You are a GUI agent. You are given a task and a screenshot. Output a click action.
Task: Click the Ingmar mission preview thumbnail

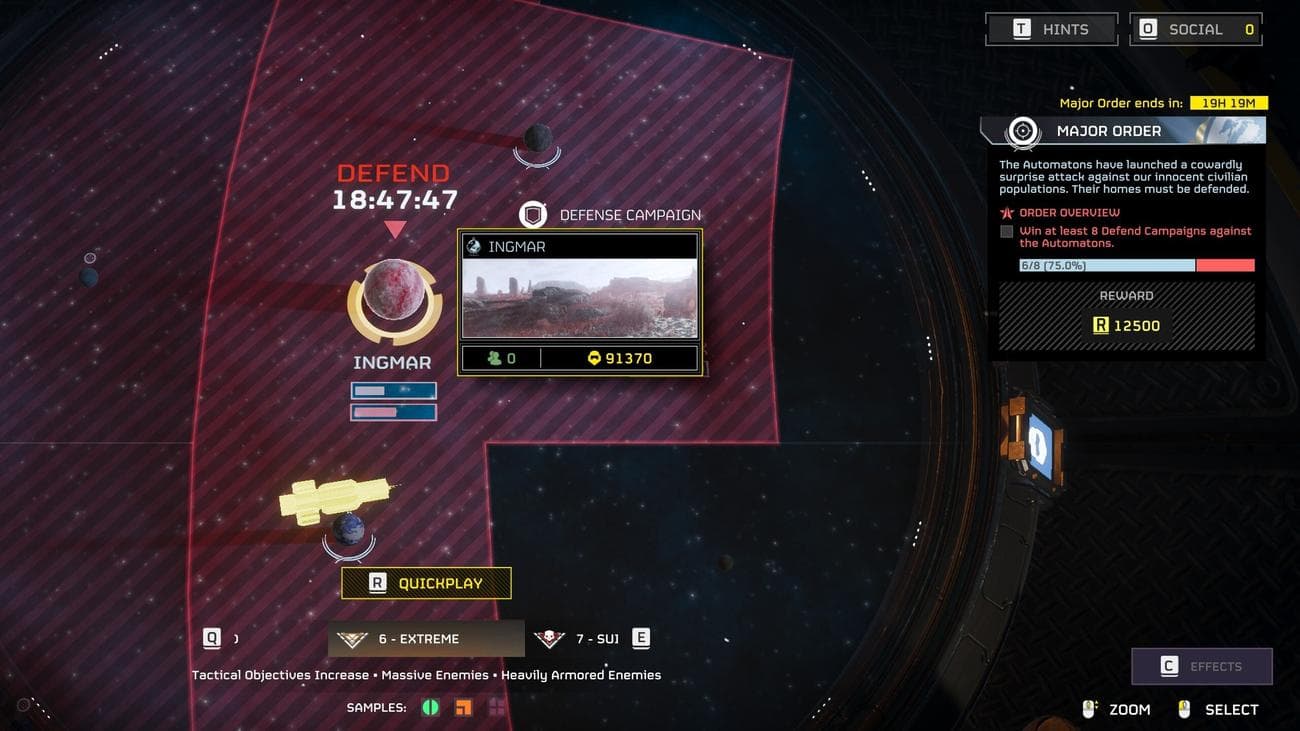[580, 296]
